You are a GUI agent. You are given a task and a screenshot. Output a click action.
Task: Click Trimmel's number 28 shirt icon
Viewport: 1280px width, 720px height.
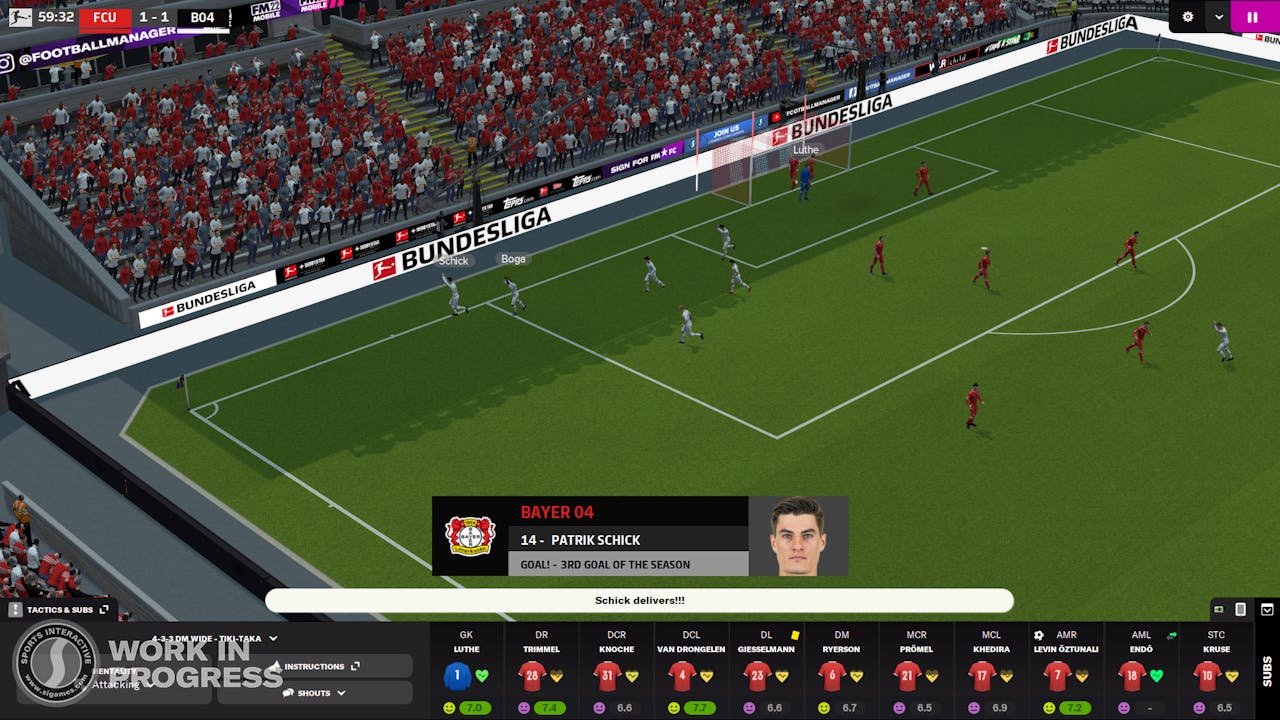click(x=531, y=677)
